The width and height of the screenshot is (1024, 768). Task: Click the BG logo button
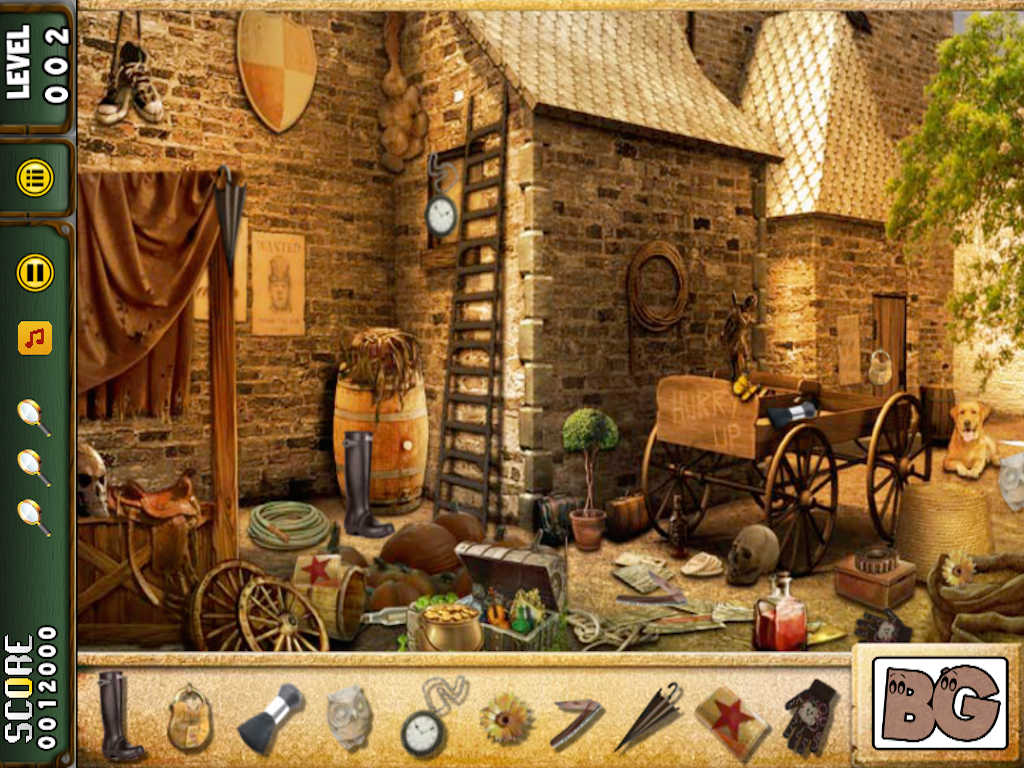(939, 703)
